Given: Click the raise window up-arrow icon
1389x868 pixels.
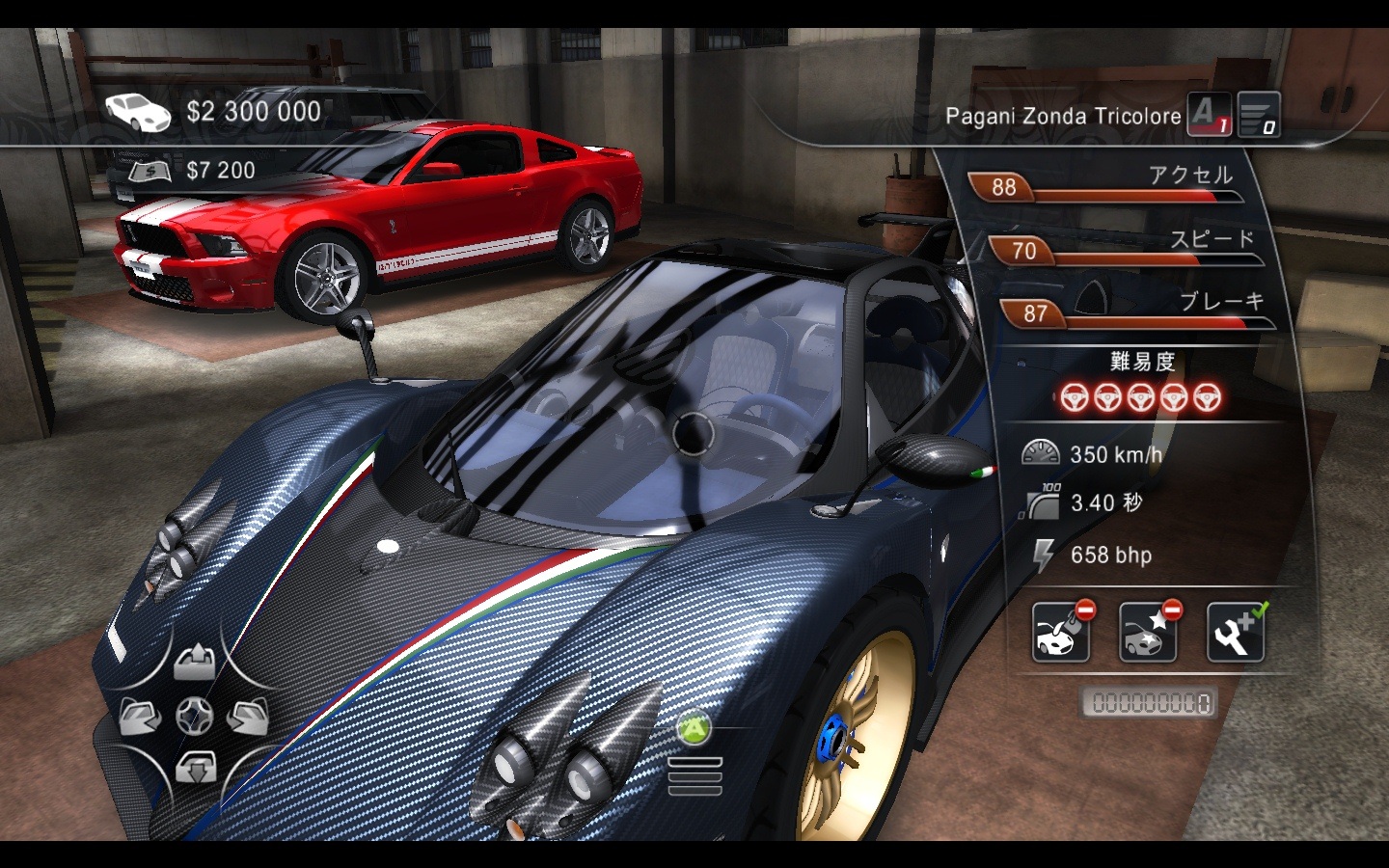Looking at the screenshot, I should [194, 663].
